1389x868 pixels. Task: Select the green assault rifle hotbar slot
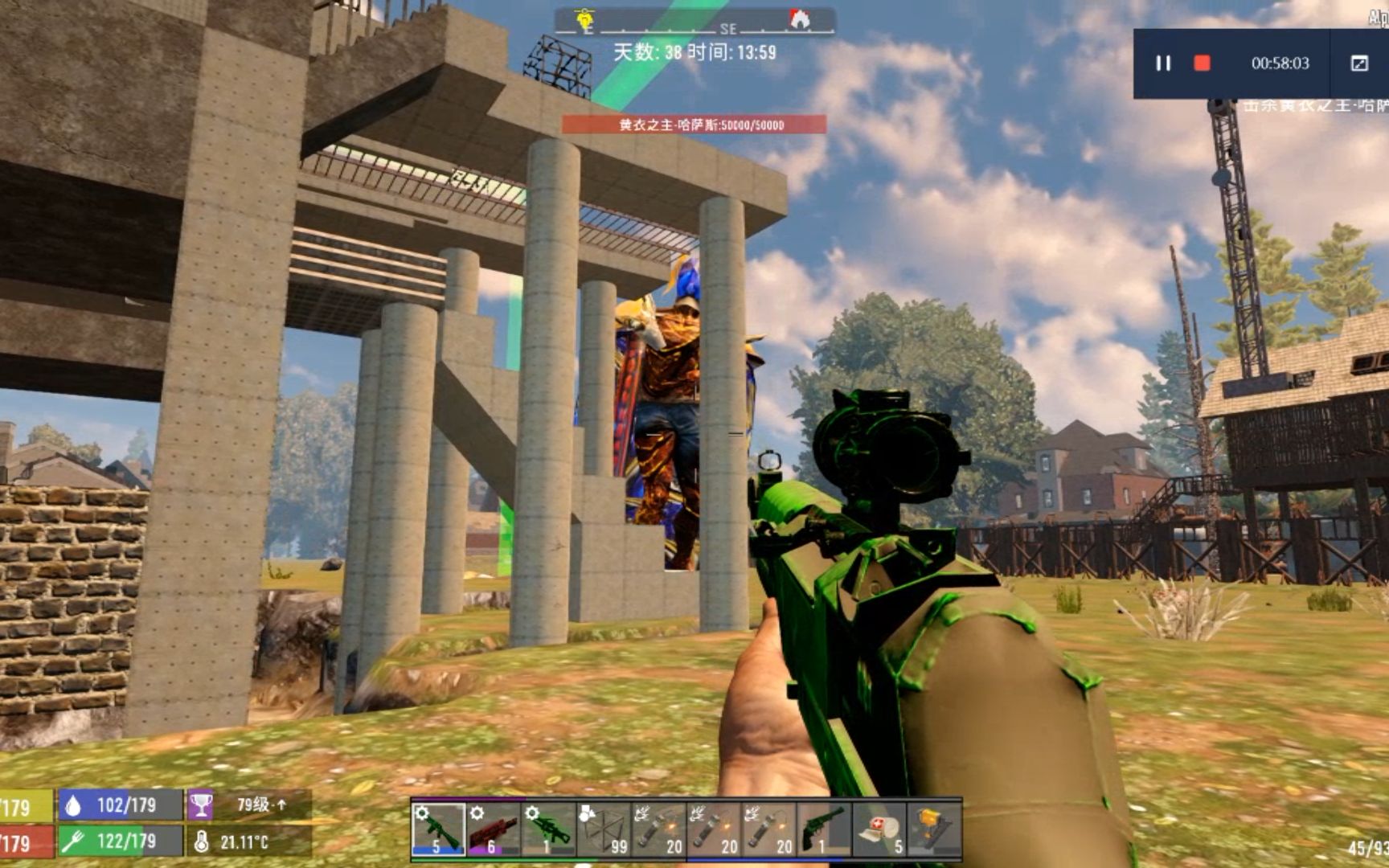coord(438,829)
